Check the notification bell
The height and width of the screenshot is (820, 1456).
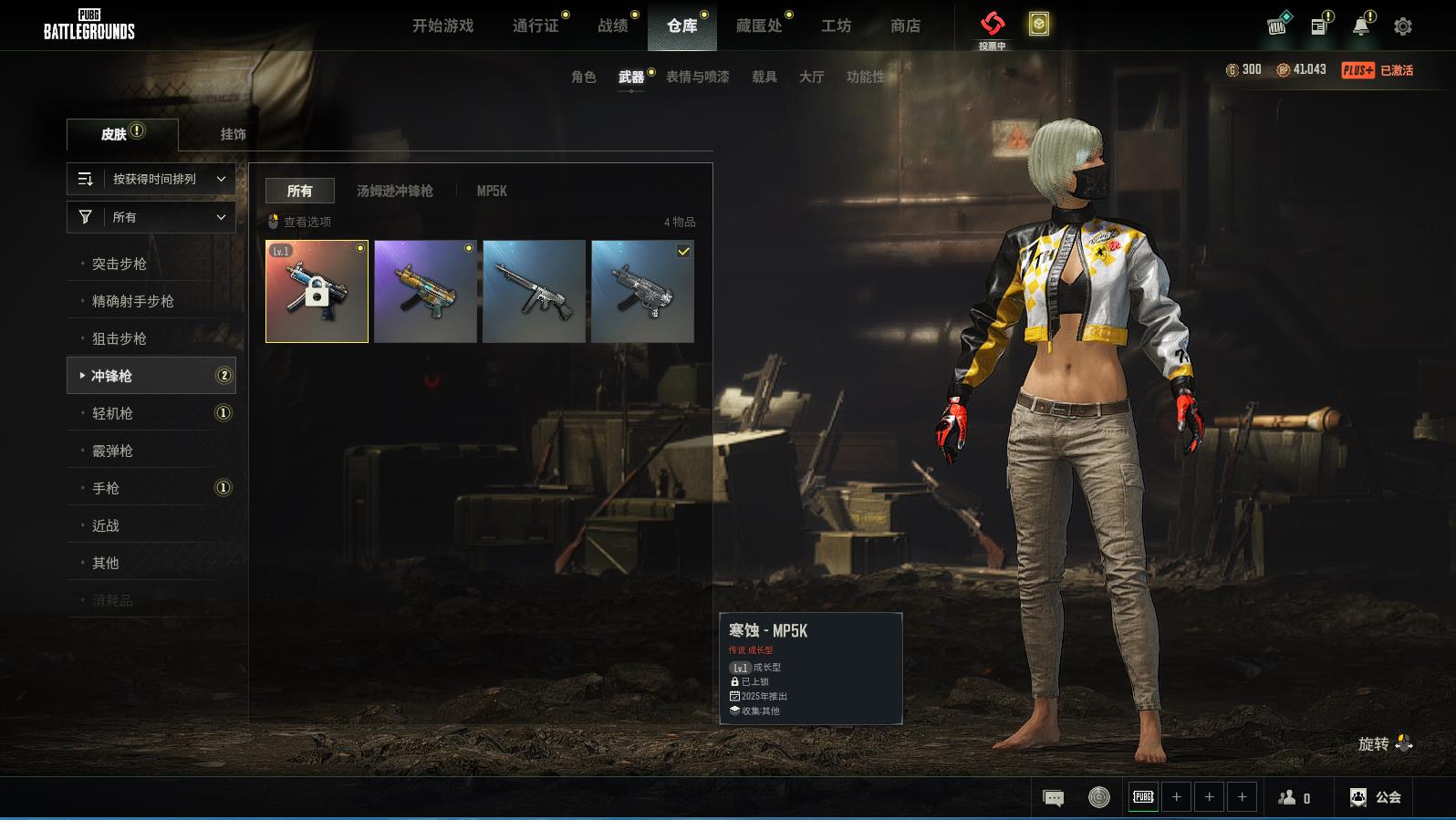coord(1360,26)
